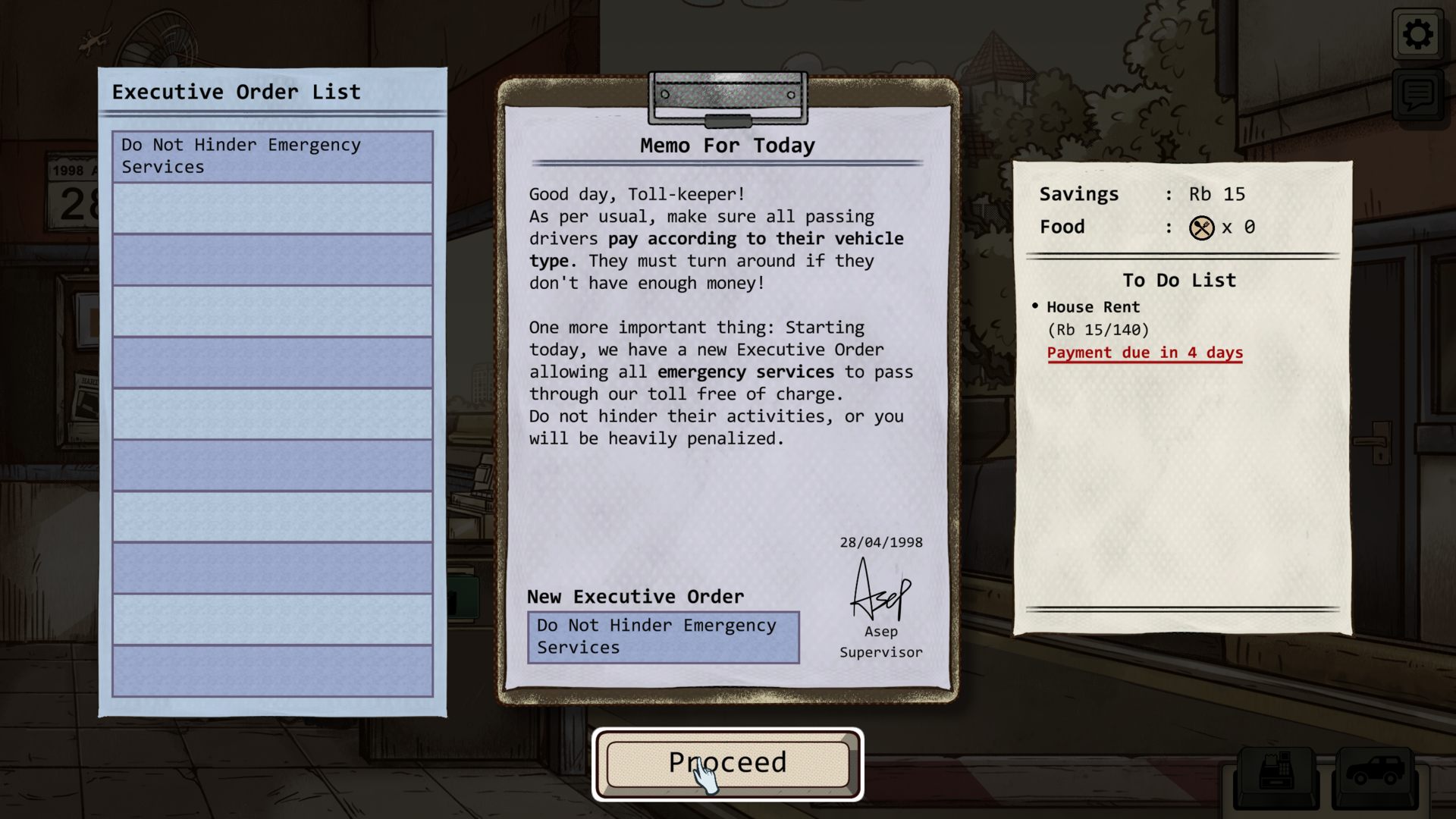
Task: Open the chat log speech bubble icon
Action: coord(1417,95)
